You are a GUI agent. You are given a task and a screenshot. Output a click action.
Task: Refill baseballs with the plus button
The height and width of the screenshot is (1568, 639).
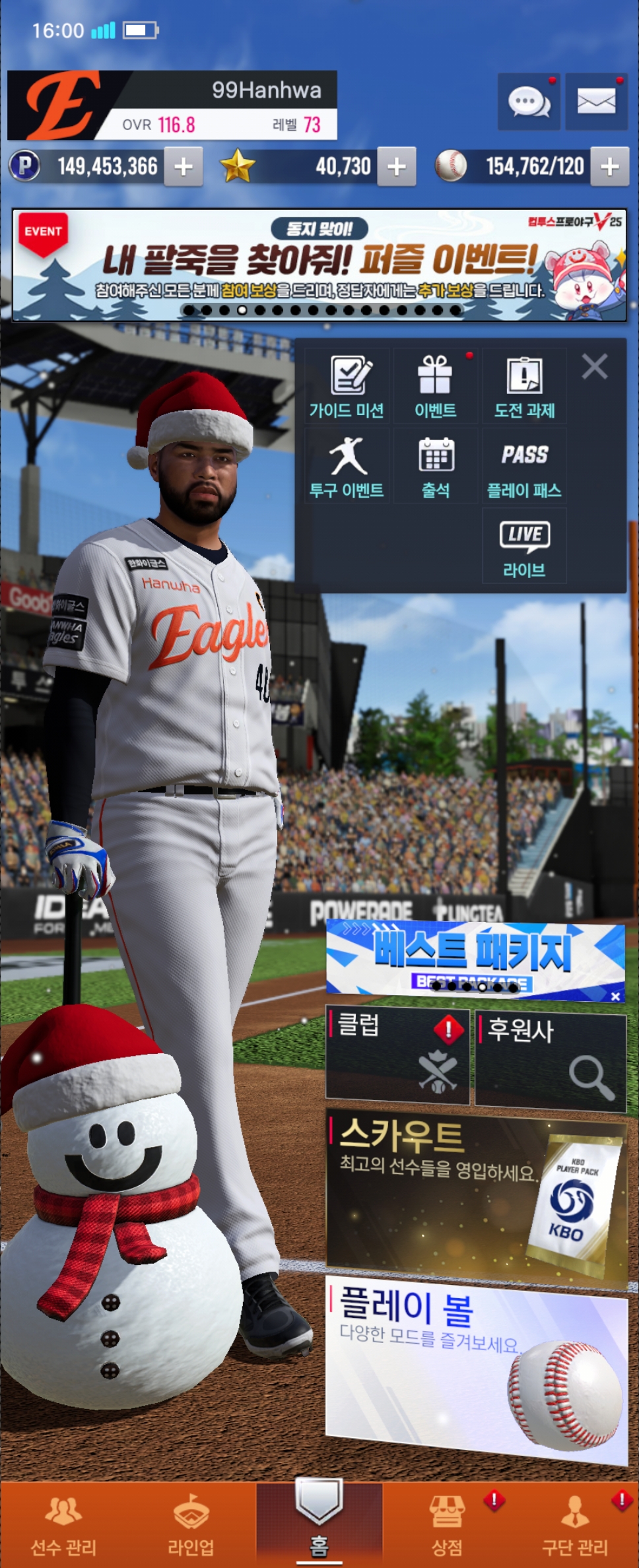pos(609,166)
